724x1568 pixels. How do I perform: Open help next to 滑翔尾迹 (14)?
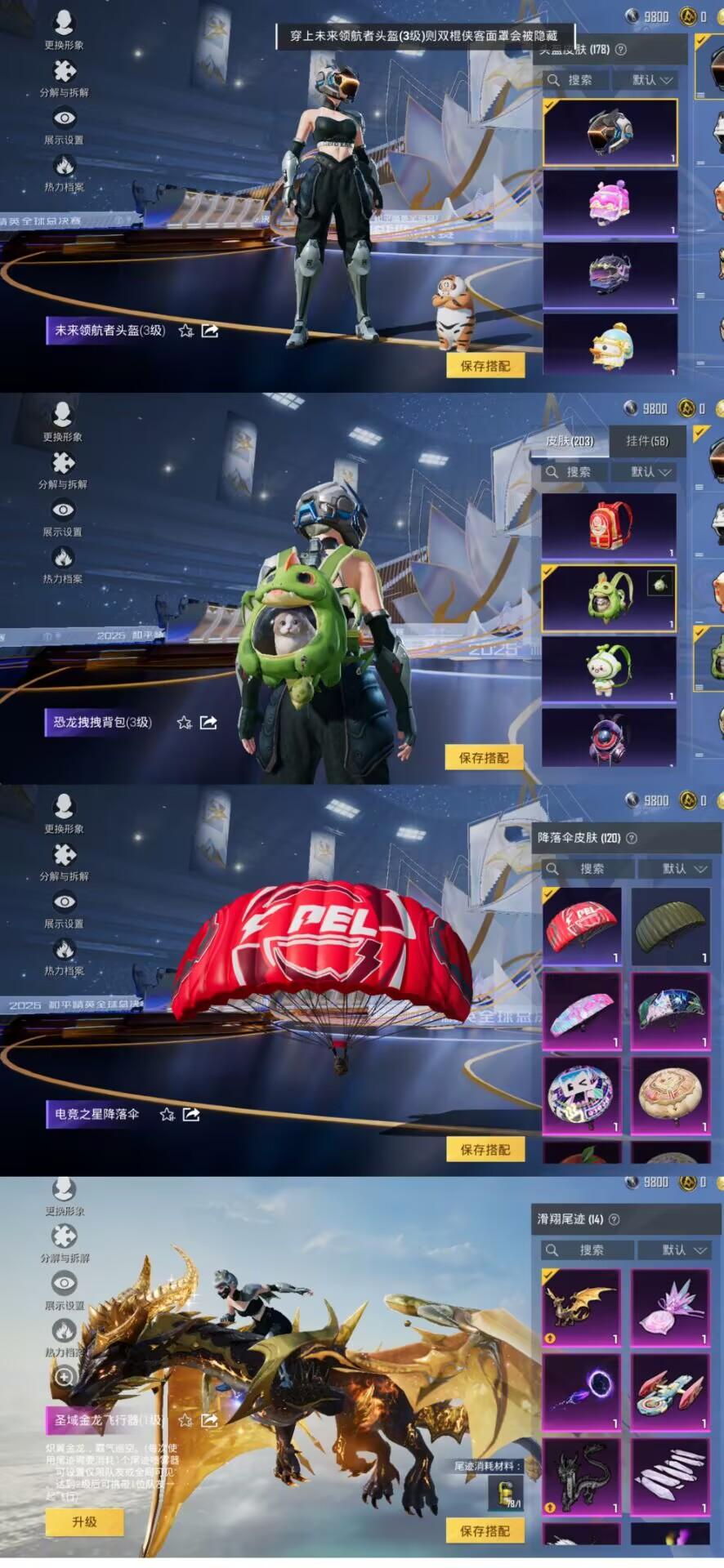(x=614, y=1219)
